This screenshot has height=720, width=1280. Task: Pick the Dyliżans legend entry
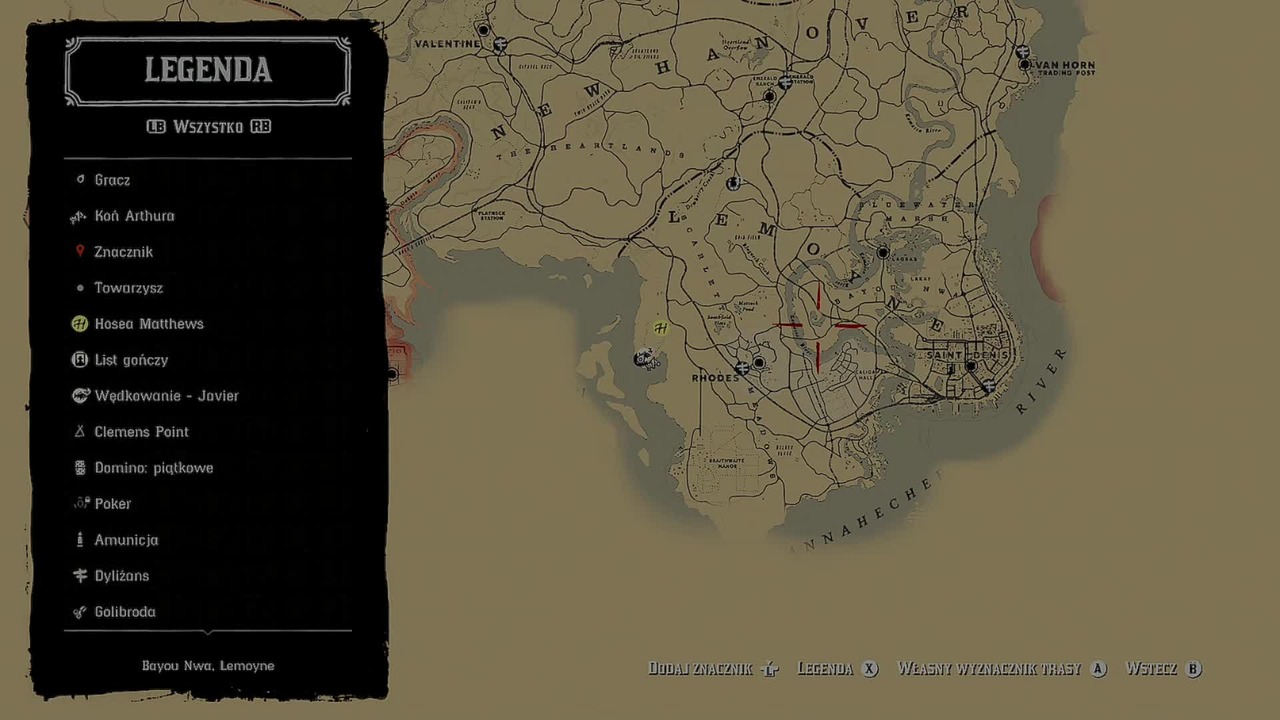(121, 576)
